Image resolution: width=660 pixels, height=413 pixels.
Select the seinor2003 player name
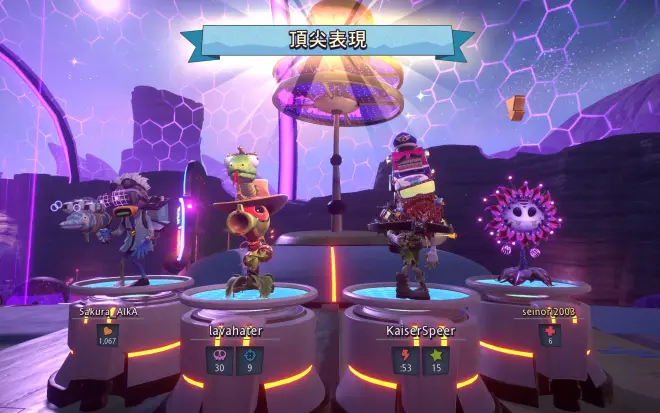click(547, 311)
